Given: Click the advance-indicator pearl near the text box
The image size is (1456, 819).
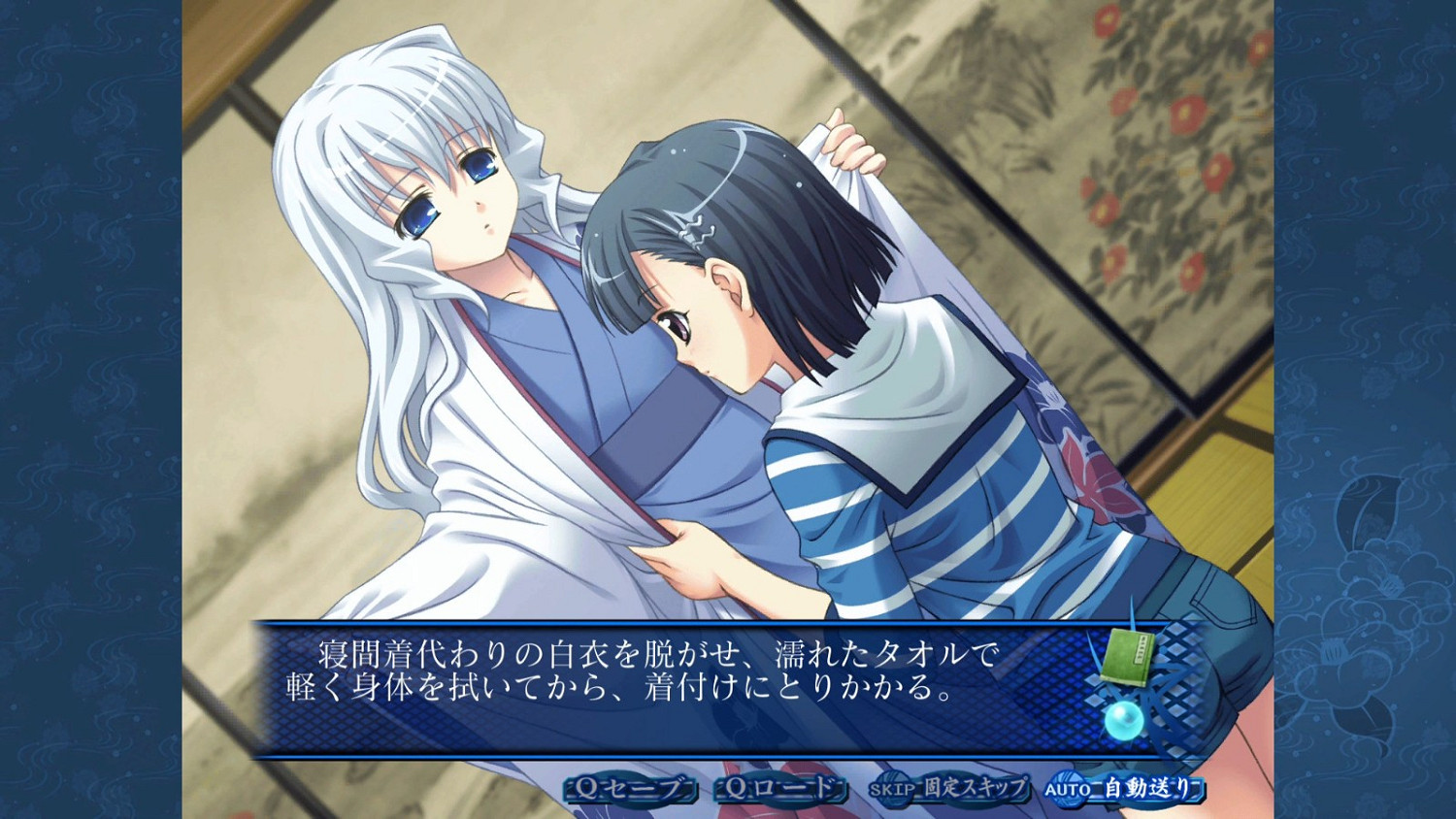Looking at the screenshot, I should (x=1123, y=718).
